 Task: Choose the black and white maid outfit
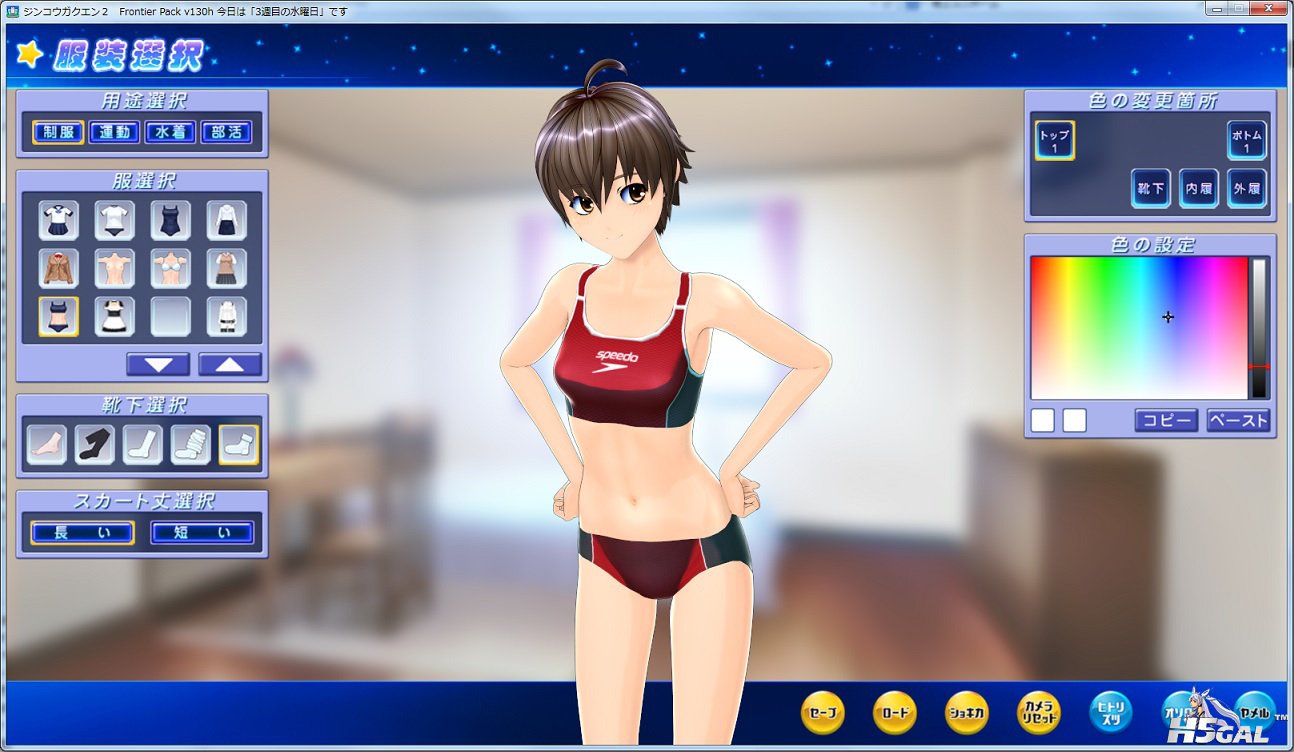(x=115, y=316)
